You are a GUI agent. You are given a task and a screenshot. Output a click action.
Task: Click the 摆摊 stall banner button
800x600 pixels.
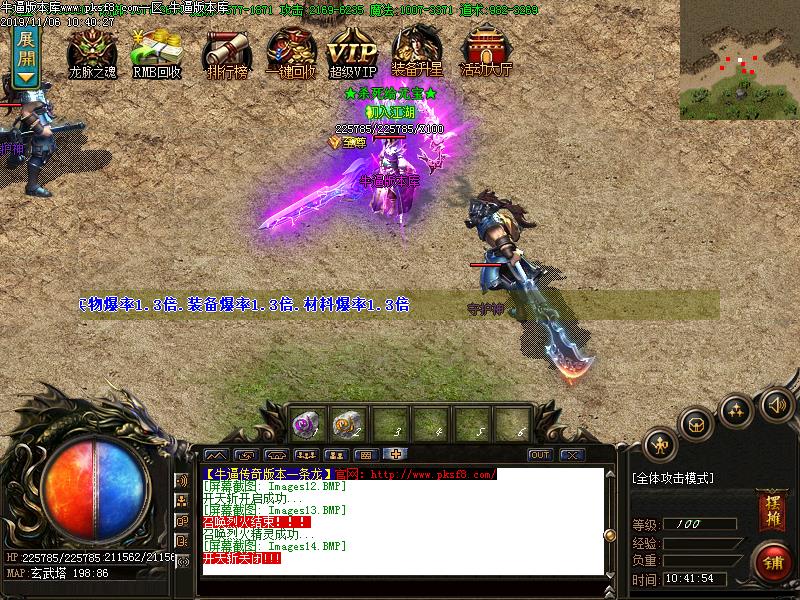click(771, 508)
